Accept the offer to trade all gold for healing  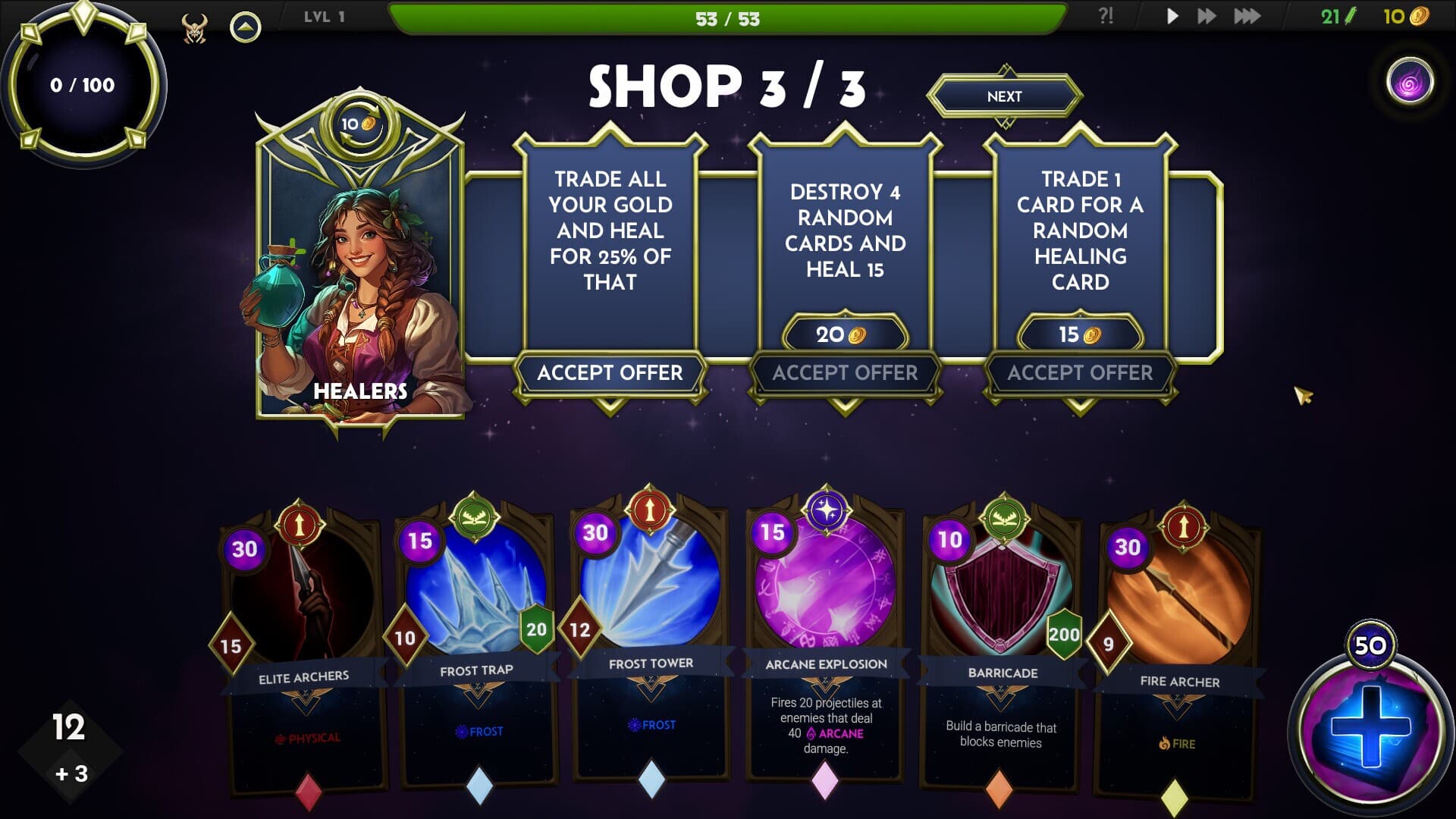612,373
